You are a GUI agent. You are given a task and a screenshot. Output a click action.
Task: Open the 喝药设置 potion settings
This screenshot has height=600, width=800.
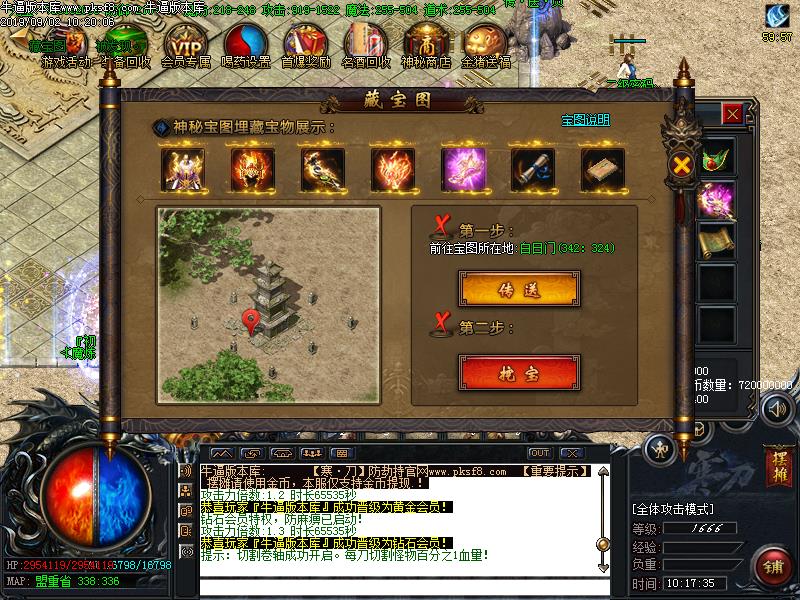point(246,44)
